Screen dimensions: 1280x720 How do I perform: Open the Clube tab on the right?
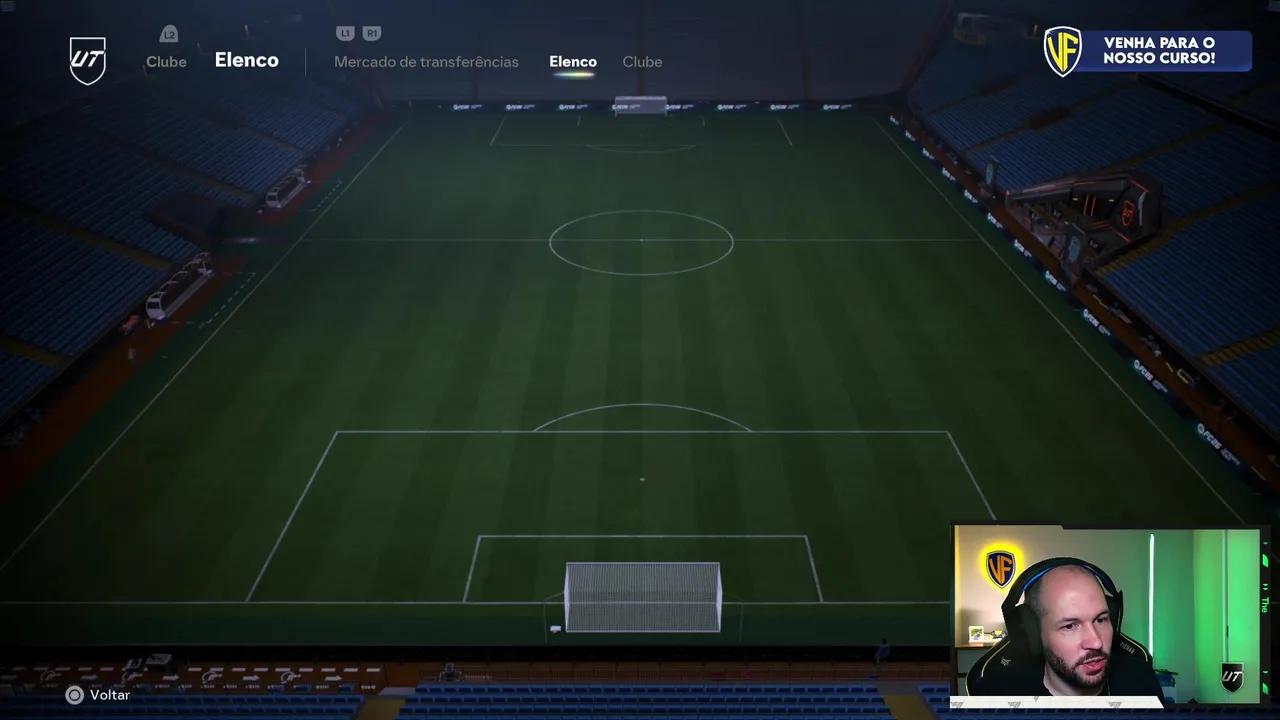coord(642,62)
